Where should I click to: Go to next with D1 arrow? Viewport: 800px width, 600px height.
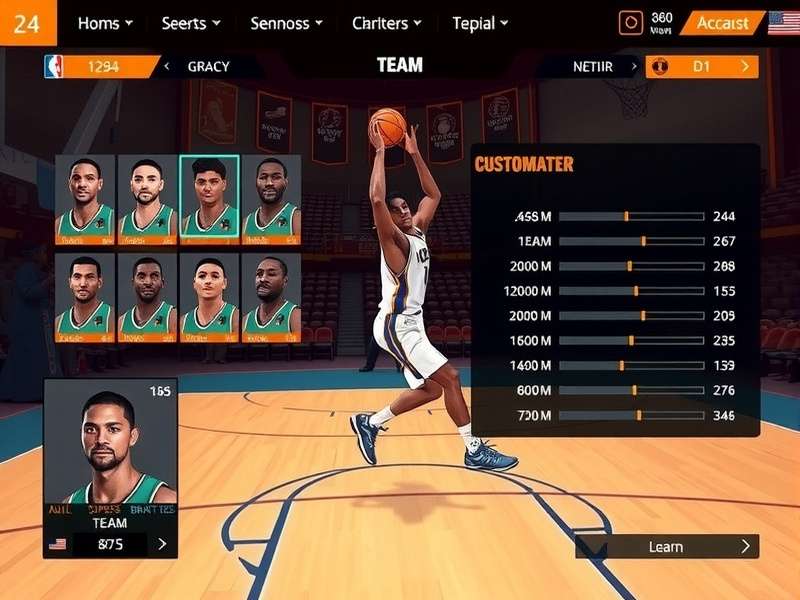[744, 67]
